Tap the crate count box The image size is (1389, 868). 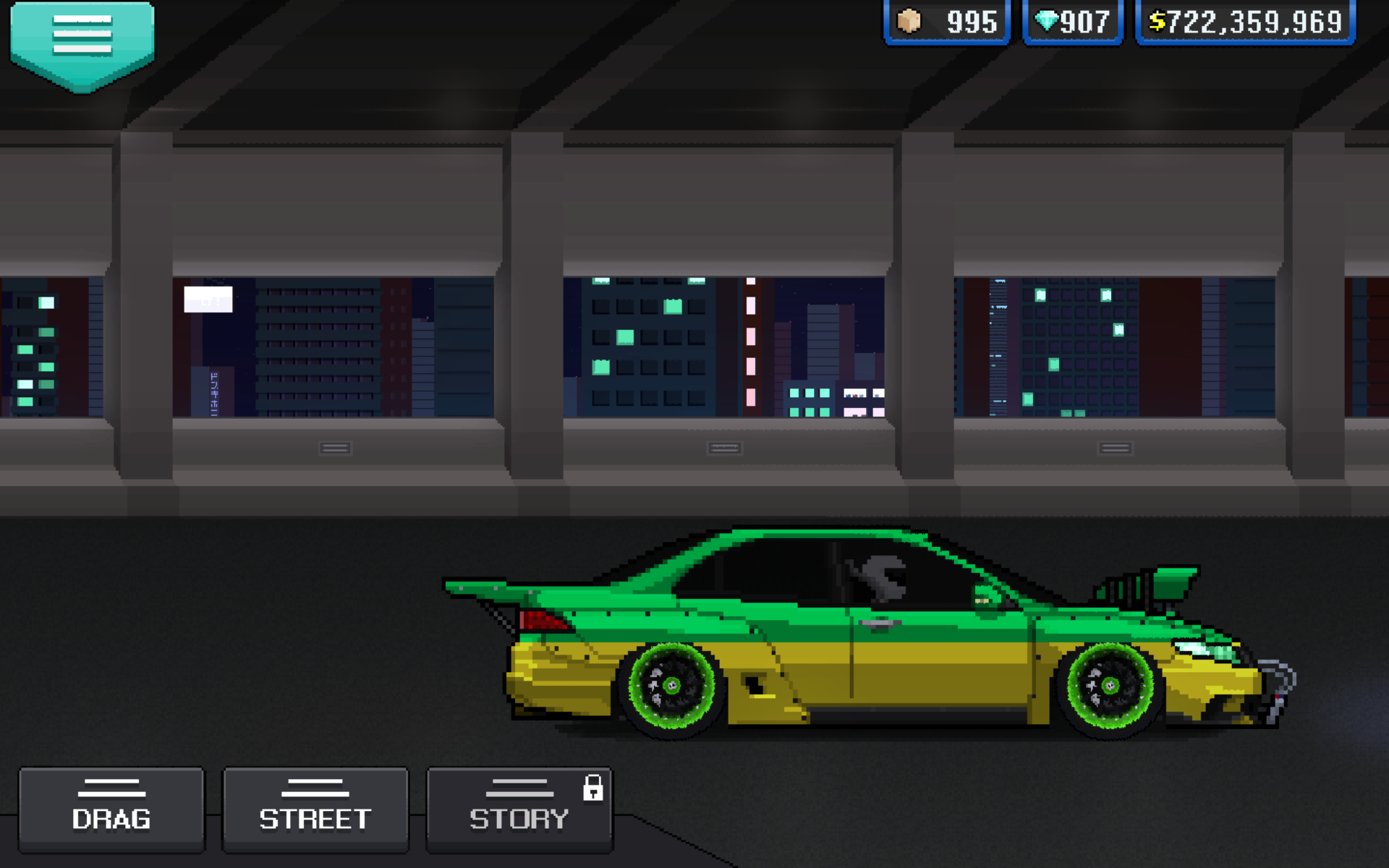(947, 22)
